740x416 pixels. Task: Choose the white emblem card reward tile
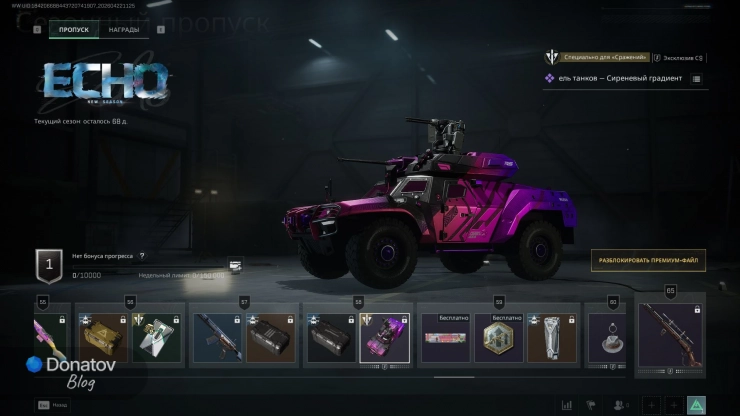(x=157, y=338)
